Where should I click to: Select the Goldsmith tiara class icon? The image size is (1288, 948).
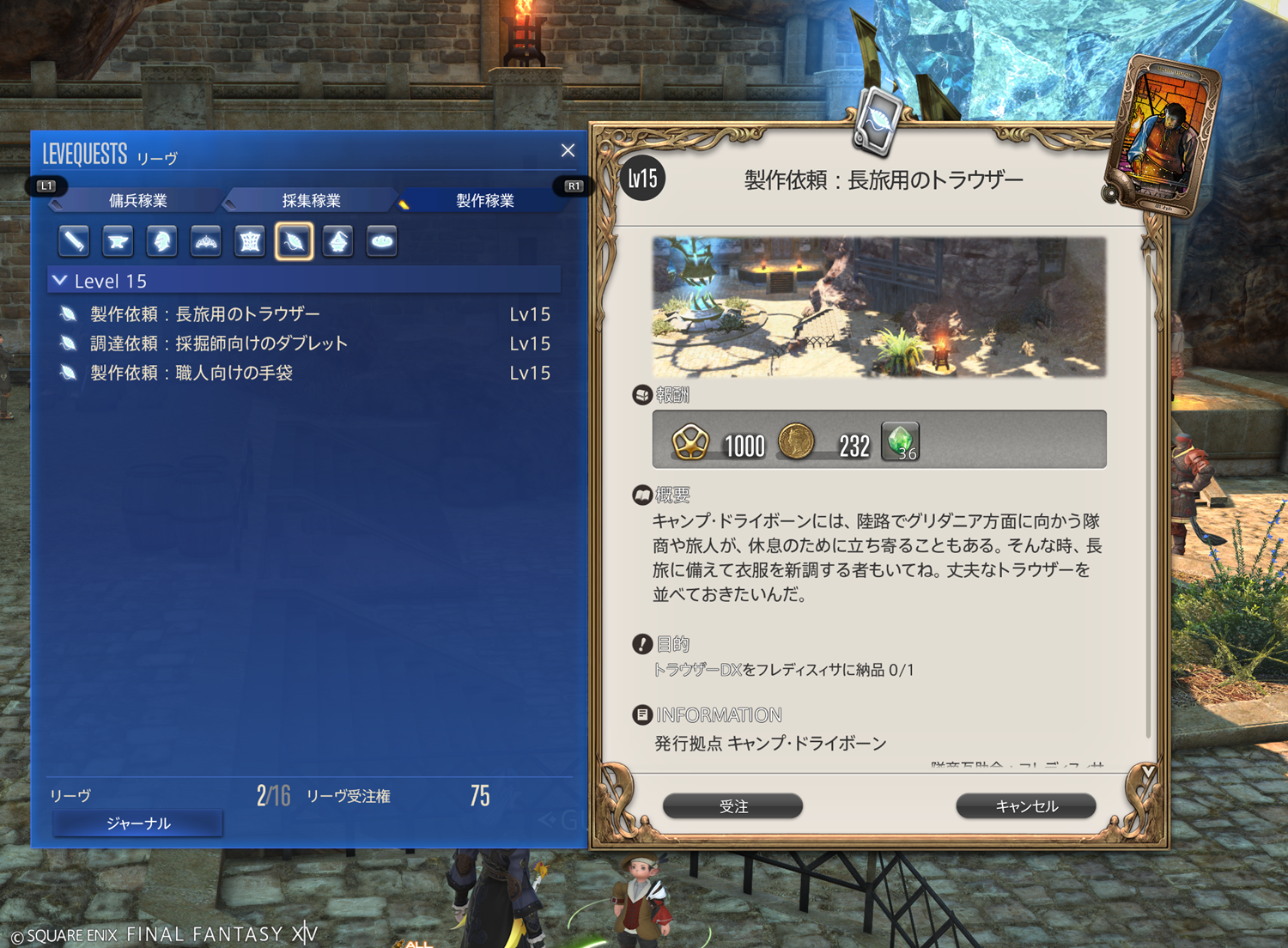(x=206, y=242)
